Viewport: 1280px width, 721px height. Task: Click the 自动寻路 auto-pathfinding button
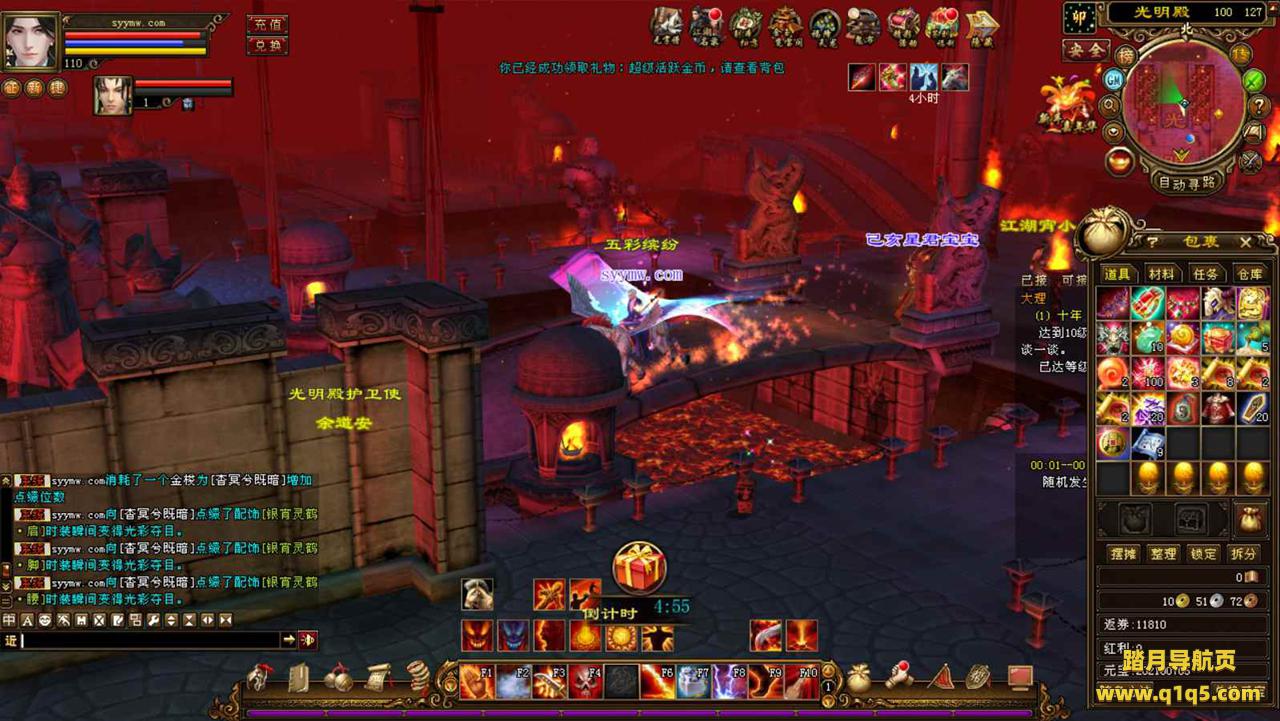(1187, 182)
